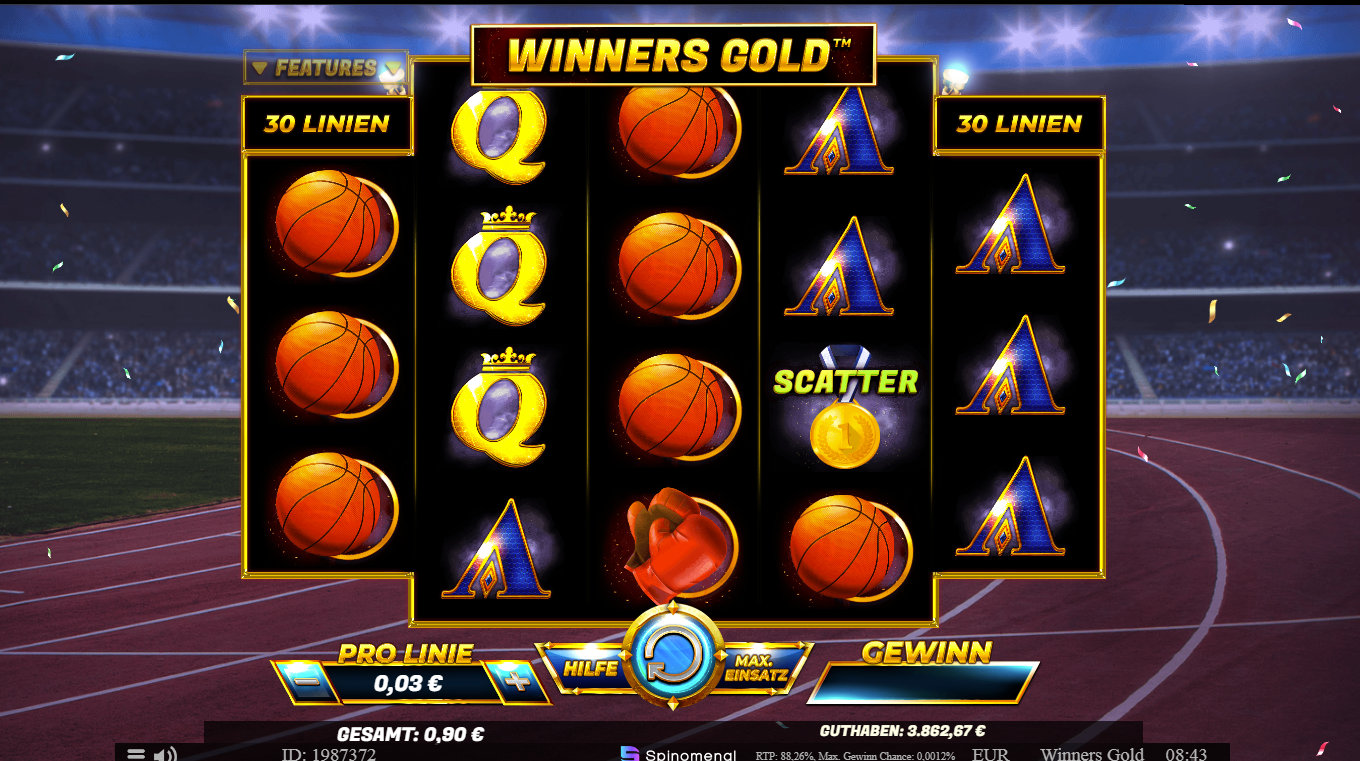Decrease bet with the minus stepper
This screenshot has height=761, width=1360.
(303, 683)
